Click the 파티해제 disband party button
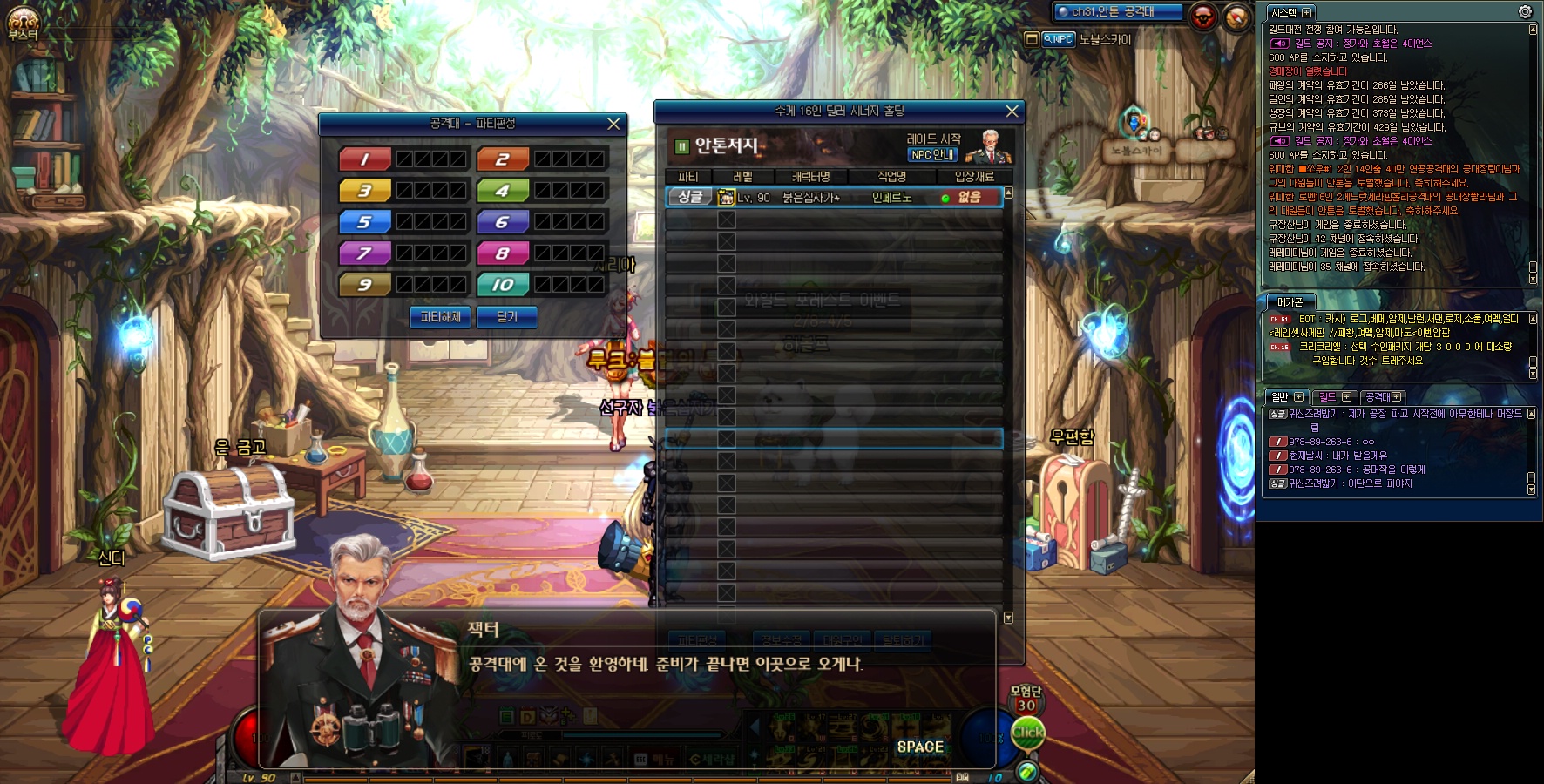This screenshot has width=1544, height=784. (x=440, y=317)
